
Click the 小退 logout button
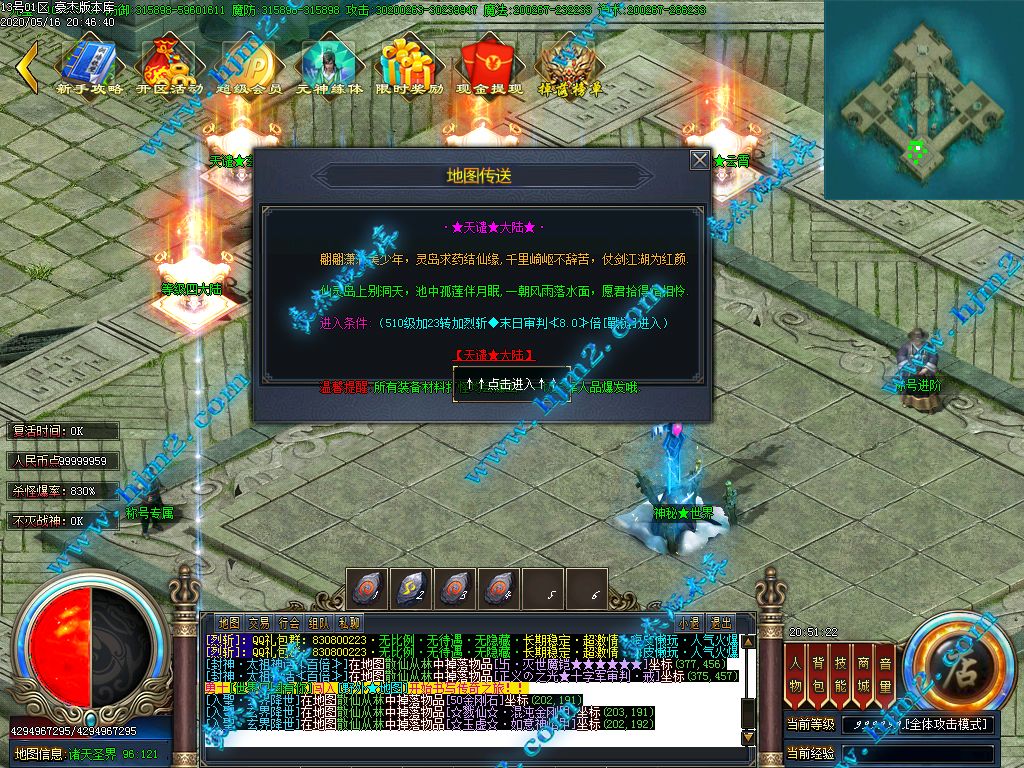pyautogui.click(x=689, y=622)
